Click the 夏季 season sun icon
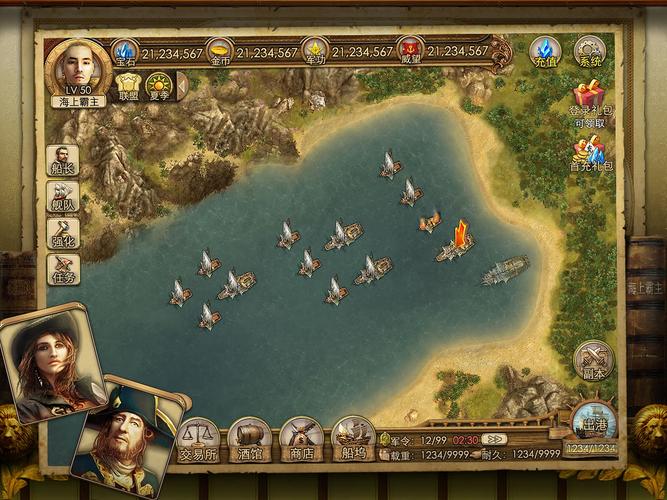 pyautogui.click(x=158, y=86)
